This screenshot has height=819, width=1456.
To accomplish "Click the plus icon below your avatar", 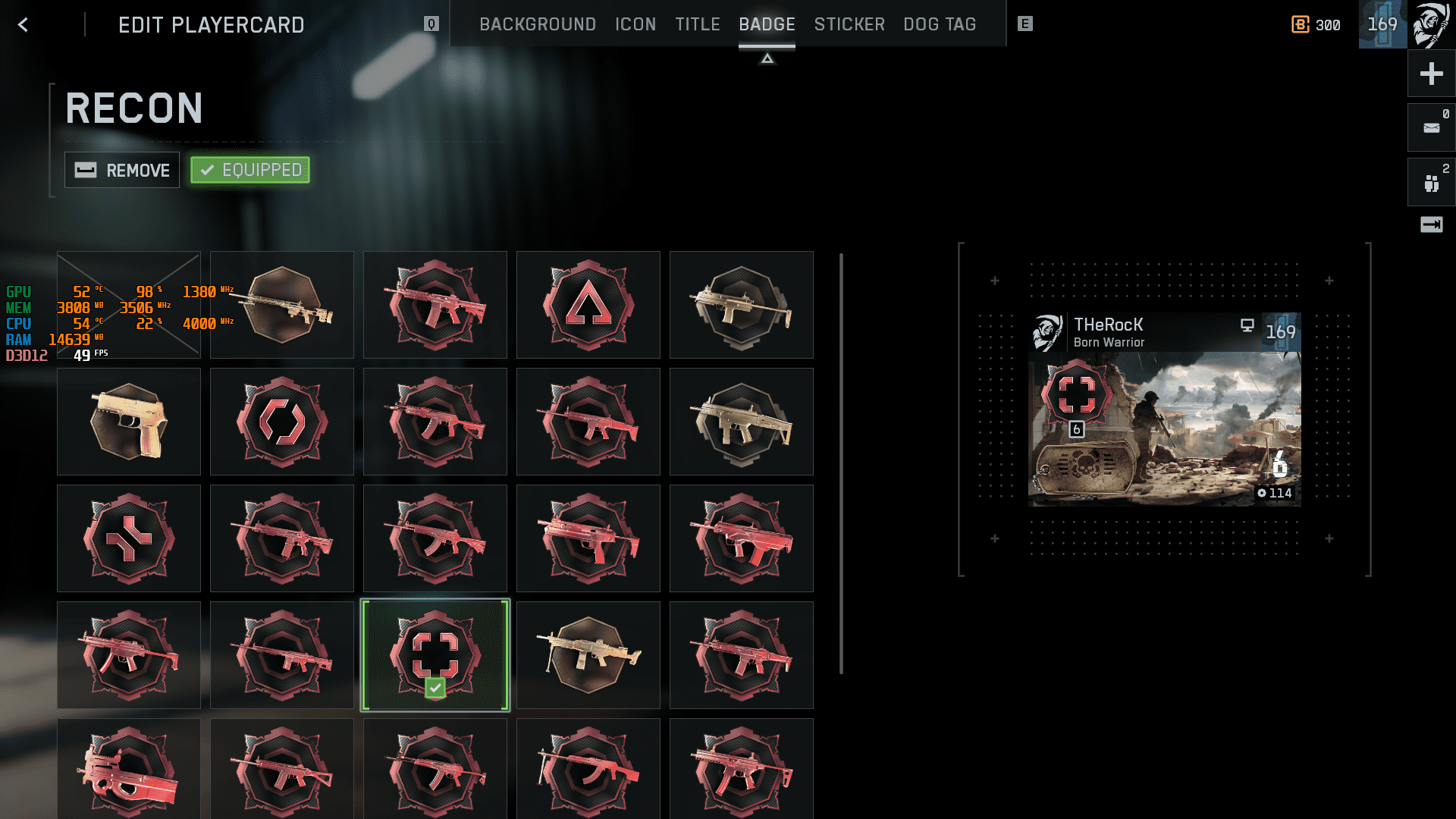I will point(1430,74).
